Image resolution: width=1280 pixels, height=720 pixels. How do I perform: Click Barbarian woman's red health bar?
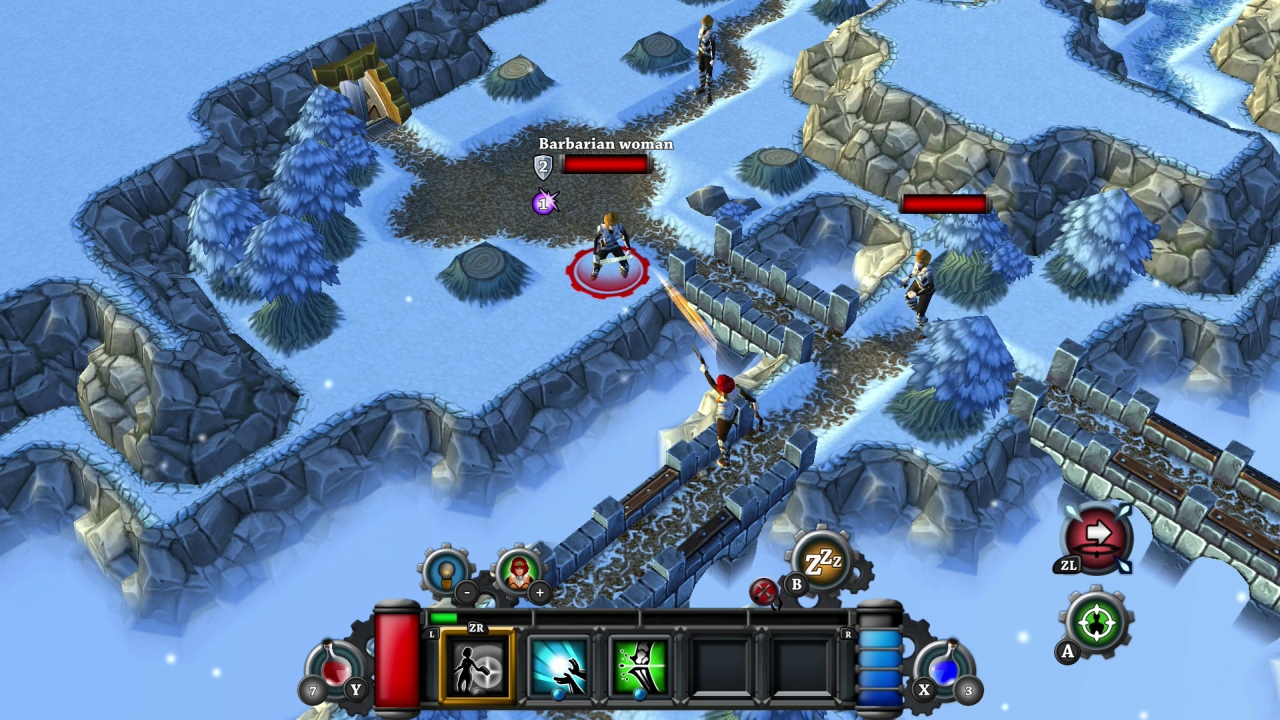coord(607,166)
